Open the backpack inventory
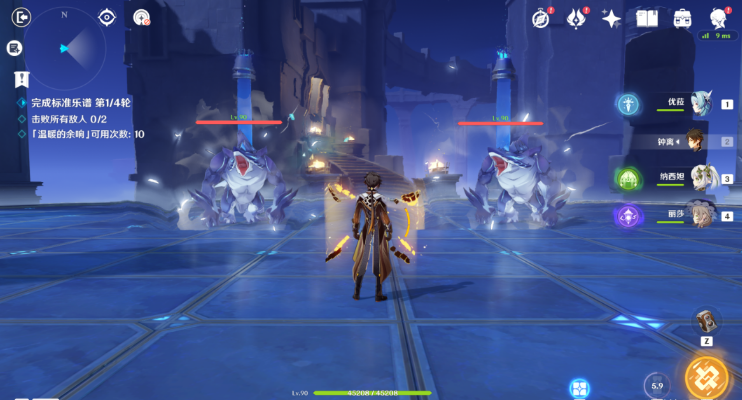 (683, 18)
